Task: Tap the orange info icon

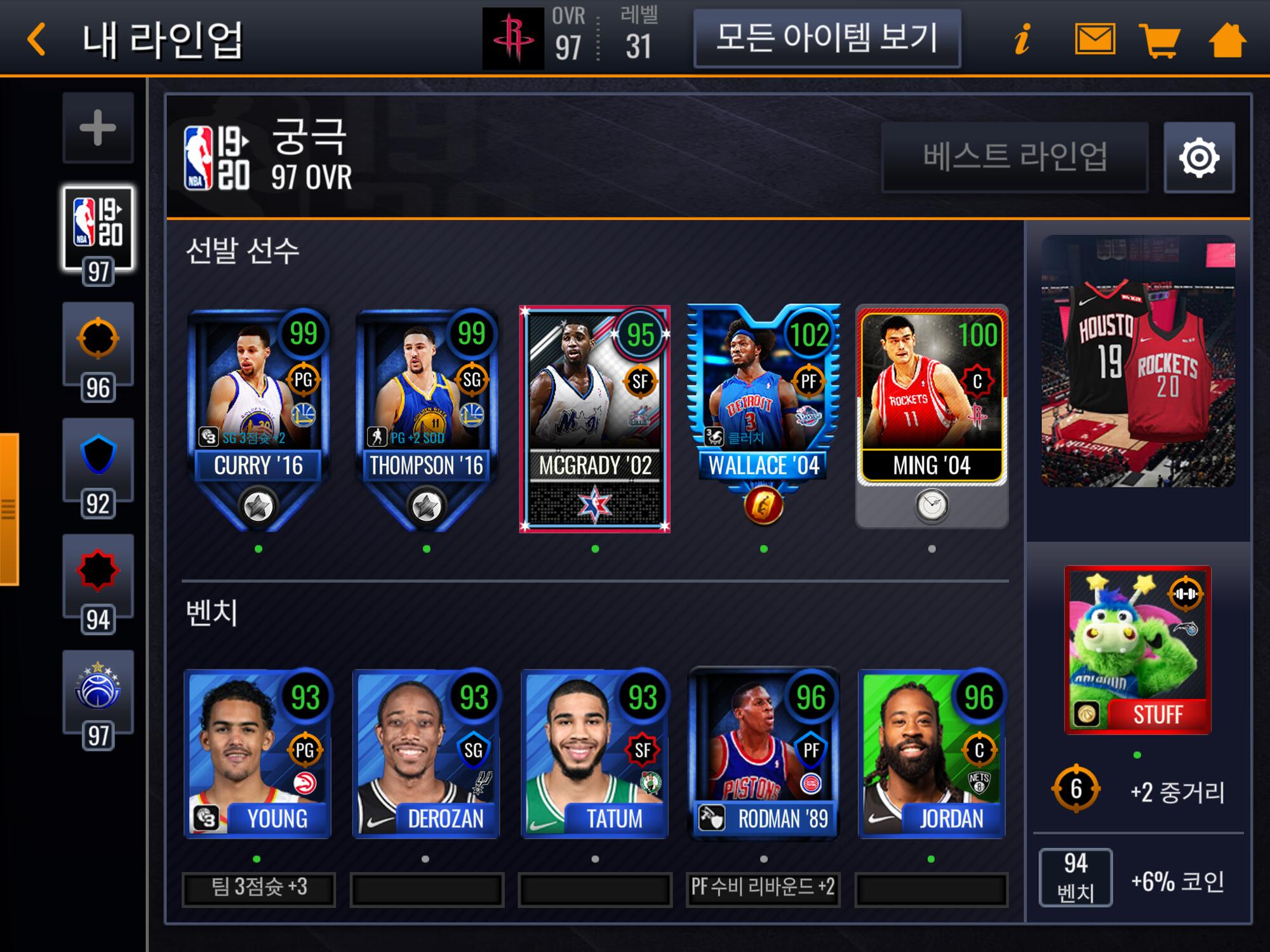Action: coord(1022,39)
